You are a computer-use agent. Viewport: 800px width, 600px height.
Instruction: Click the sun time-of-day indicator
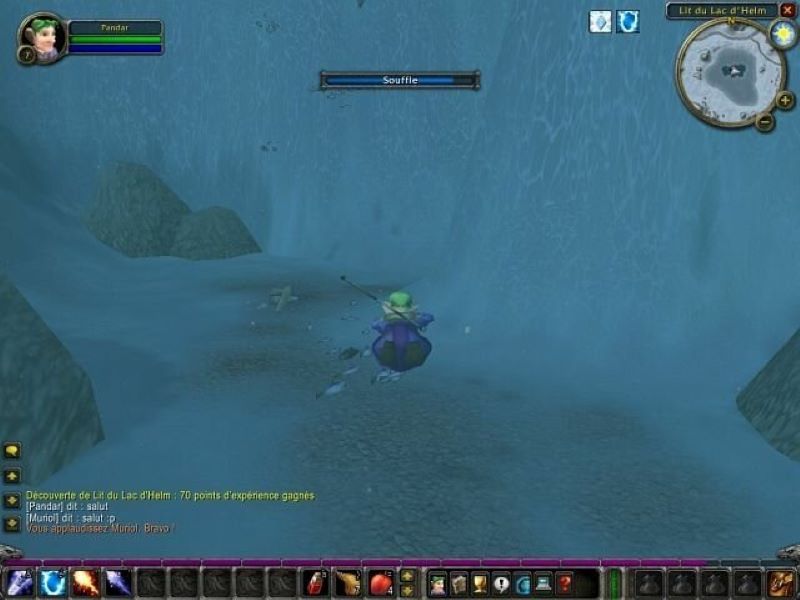782,33
